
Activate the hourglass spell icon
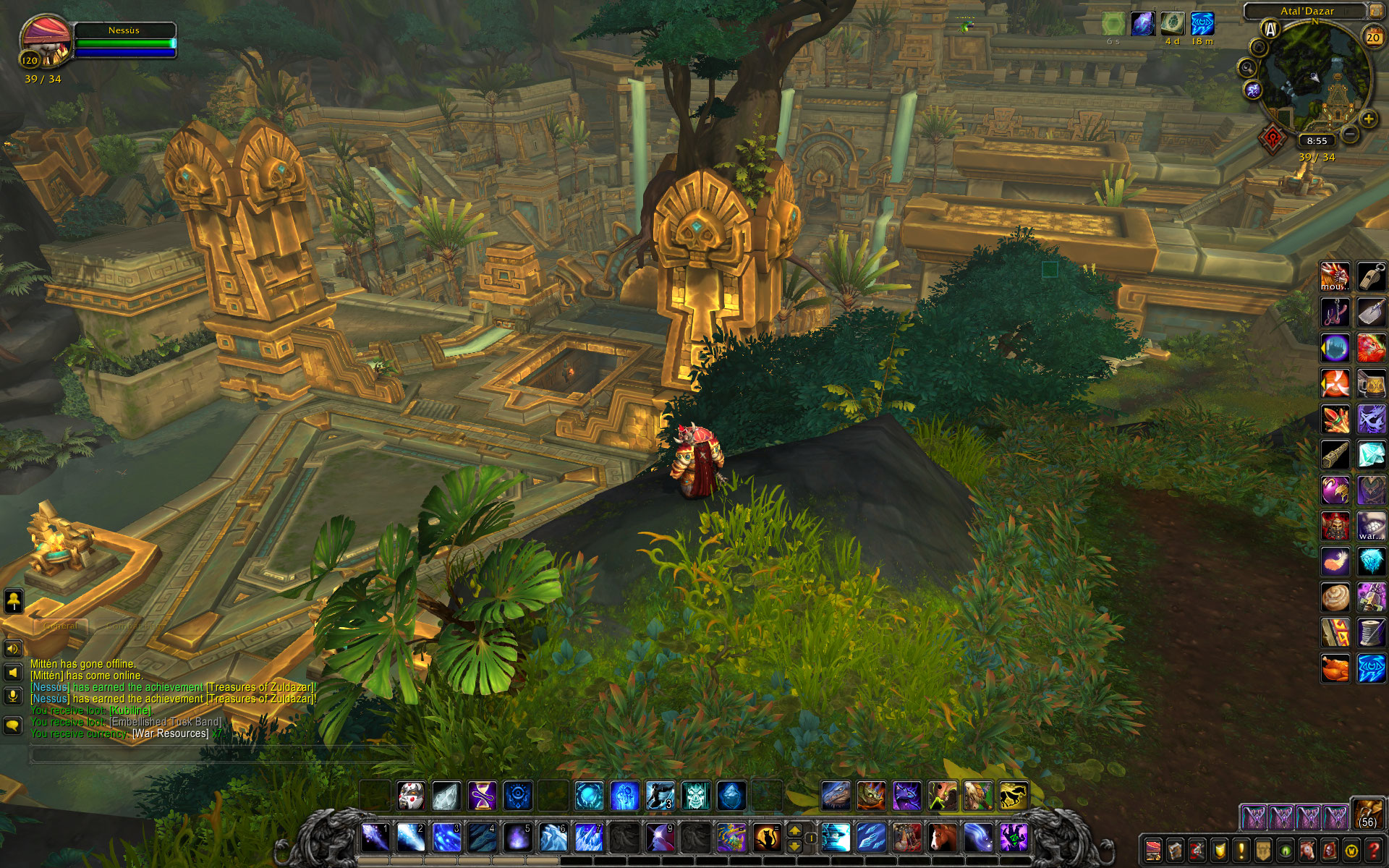click(x=482, y=796)
